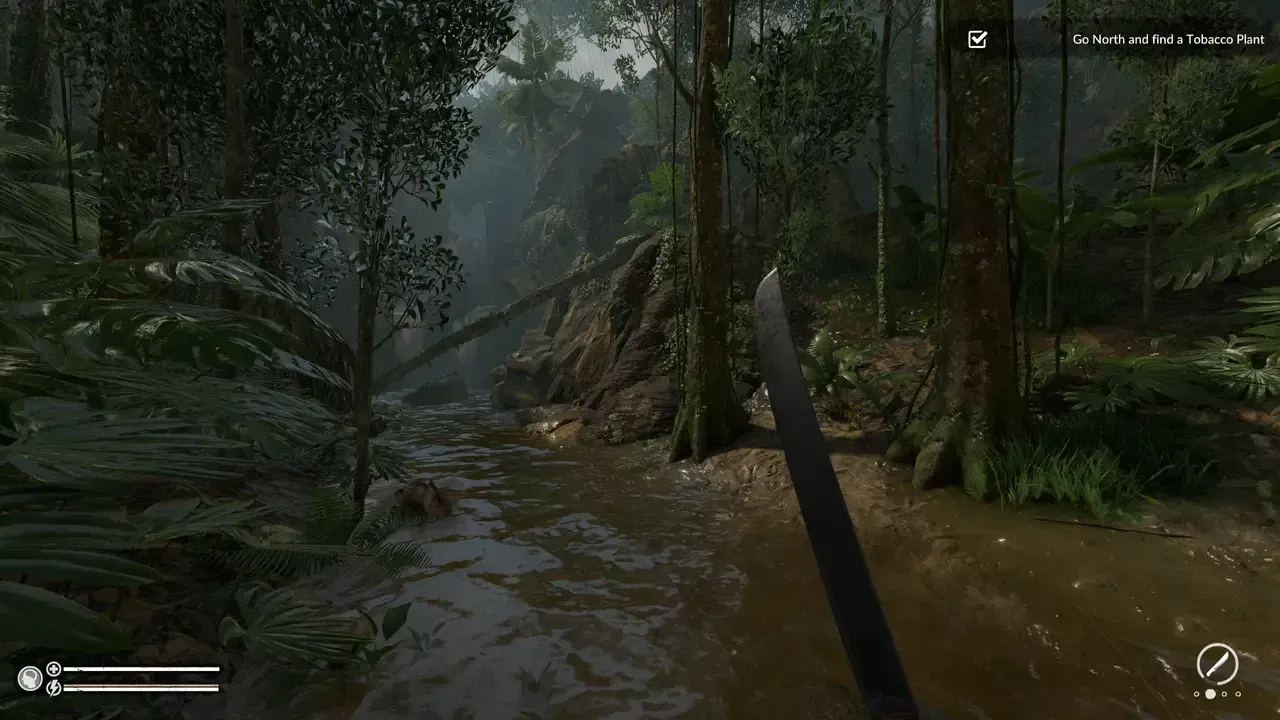The image size is (1280, 720).
Task: Check the Tobacco Plant objective box
Action: (x=978, y=40)
